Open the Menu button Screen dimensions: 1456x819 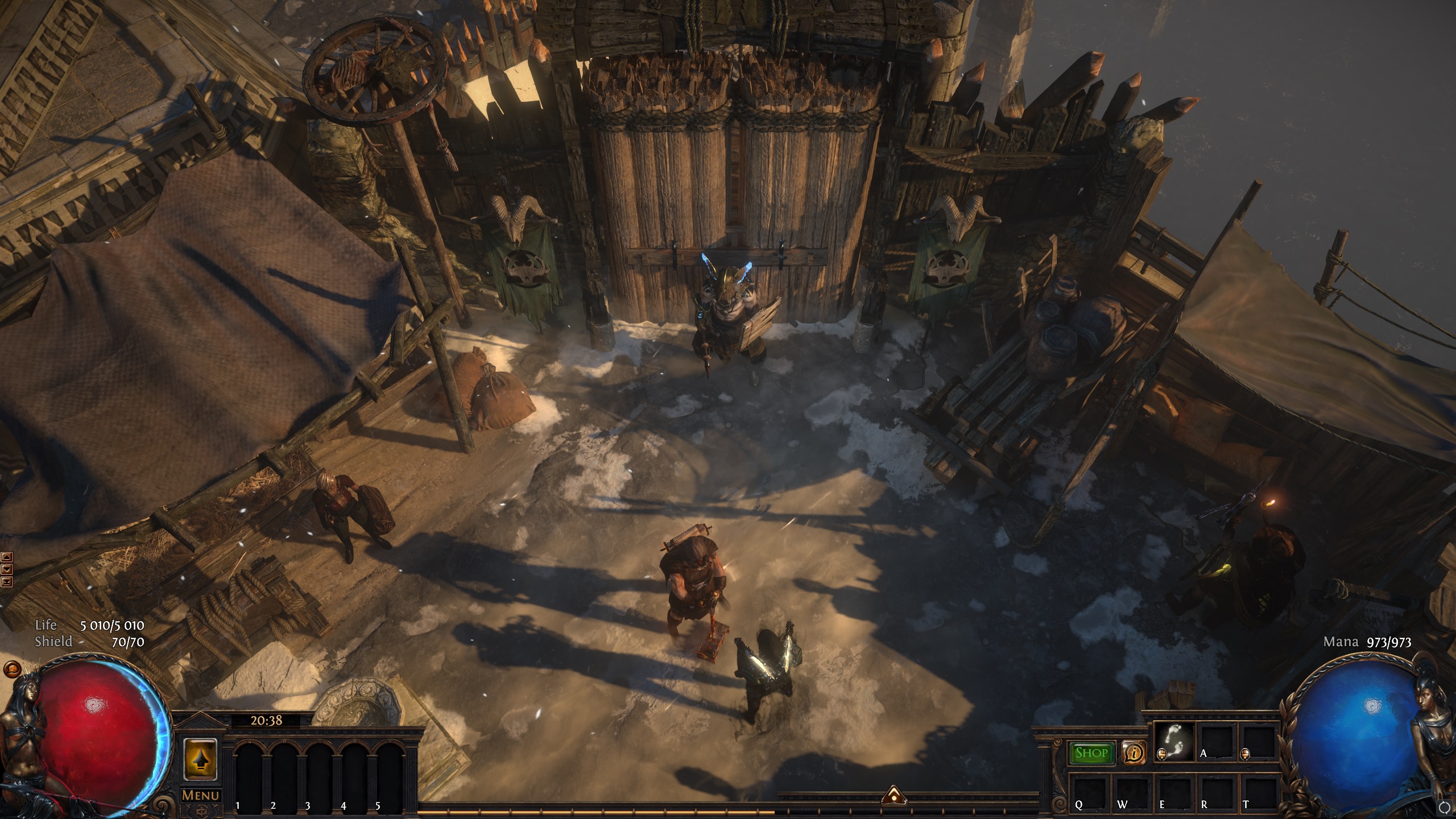[x=200, y=795]
